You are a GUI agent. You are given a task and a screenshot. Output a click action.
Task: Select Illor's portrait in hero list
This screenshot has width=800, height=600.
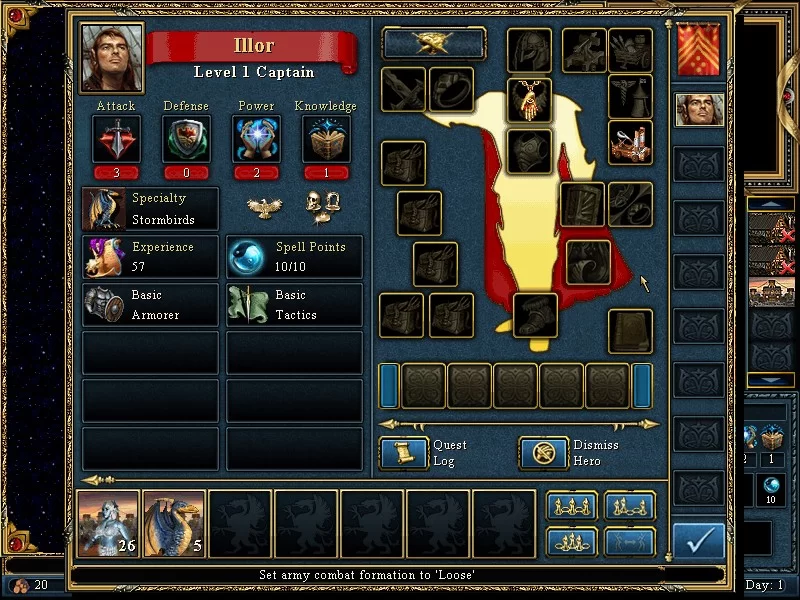(699, 109)
